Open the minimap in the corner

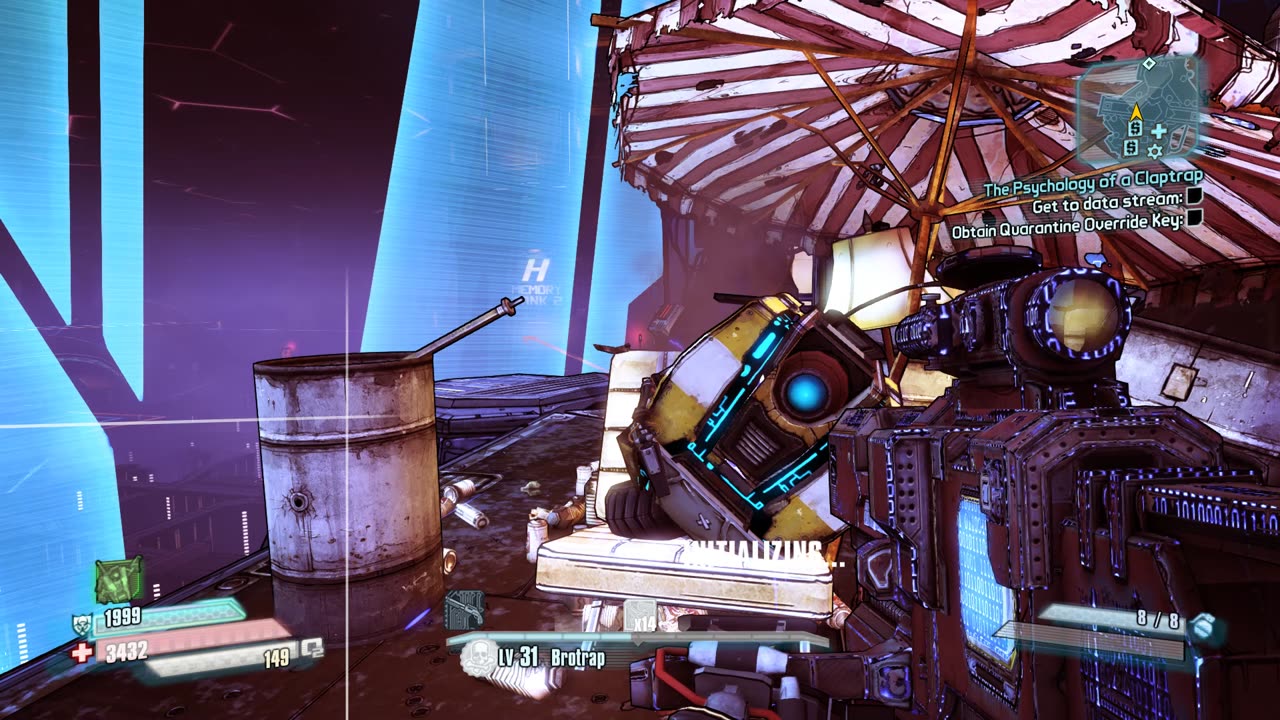coord(1140,112)
